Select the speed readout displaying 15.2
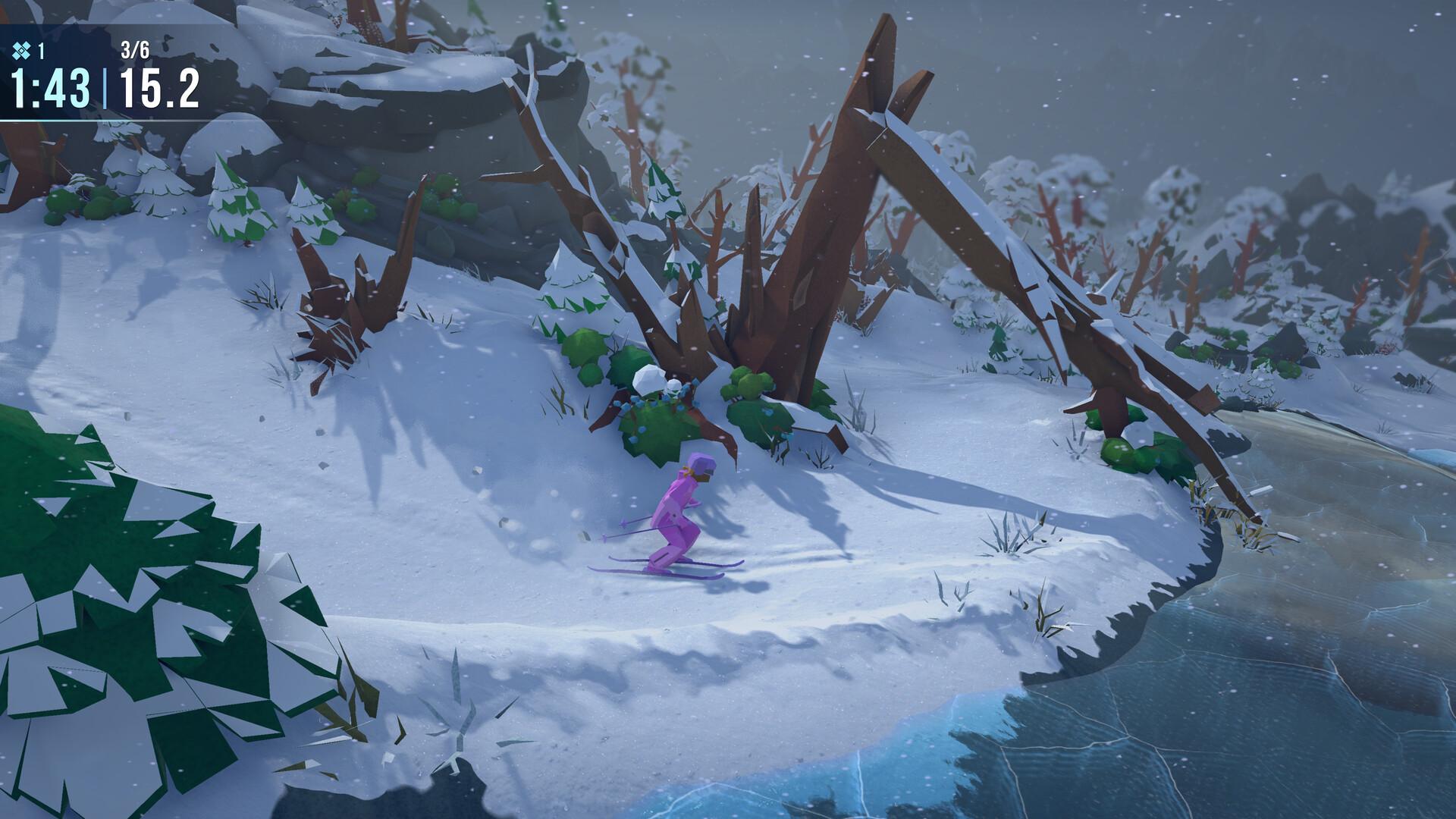This screenshot has height=819, width=1456. [160, 89]
